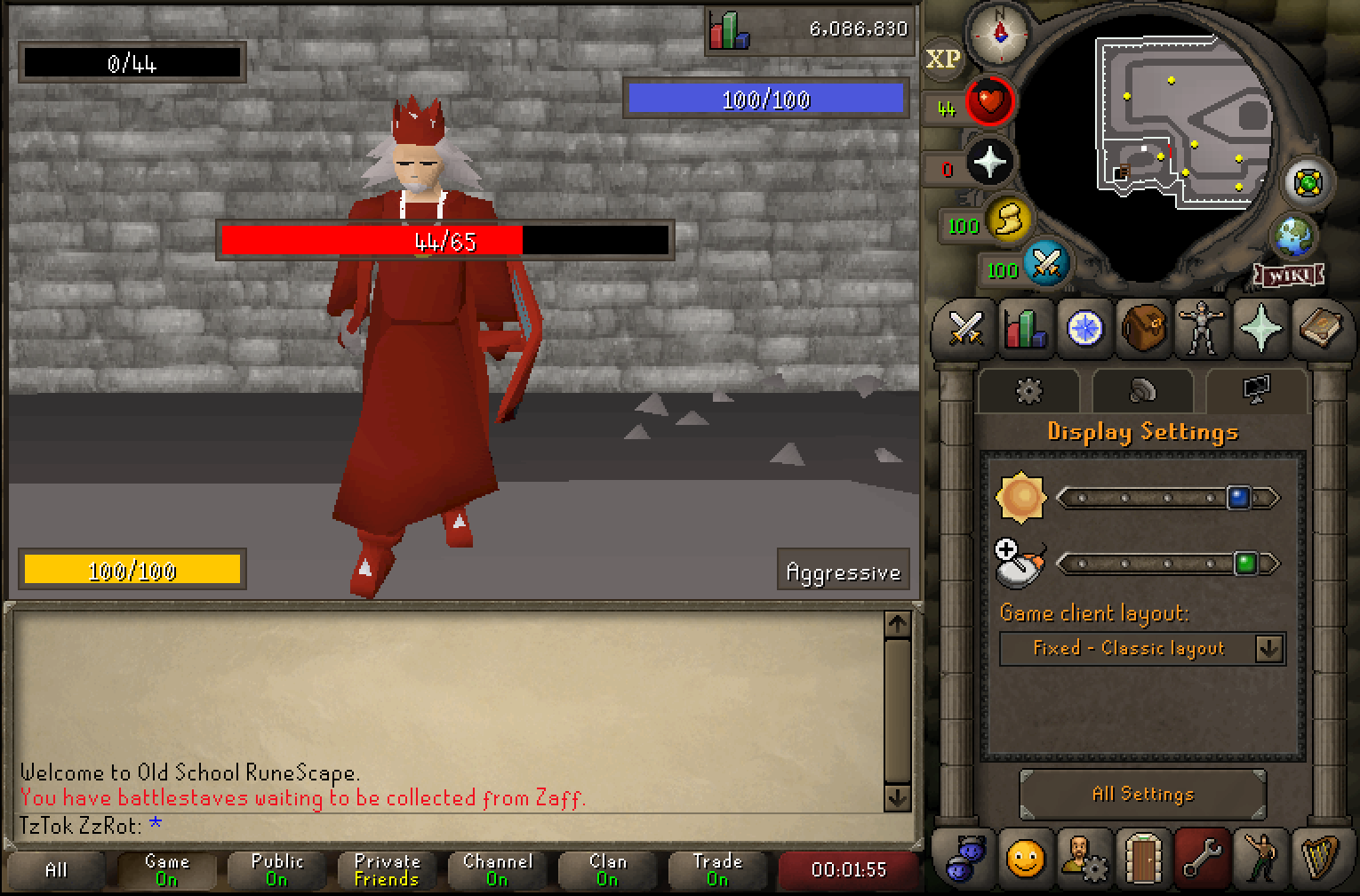Click the All Settings button
The height and width of the screenshot is (896, 1360).
click(x=1143, y=794)
